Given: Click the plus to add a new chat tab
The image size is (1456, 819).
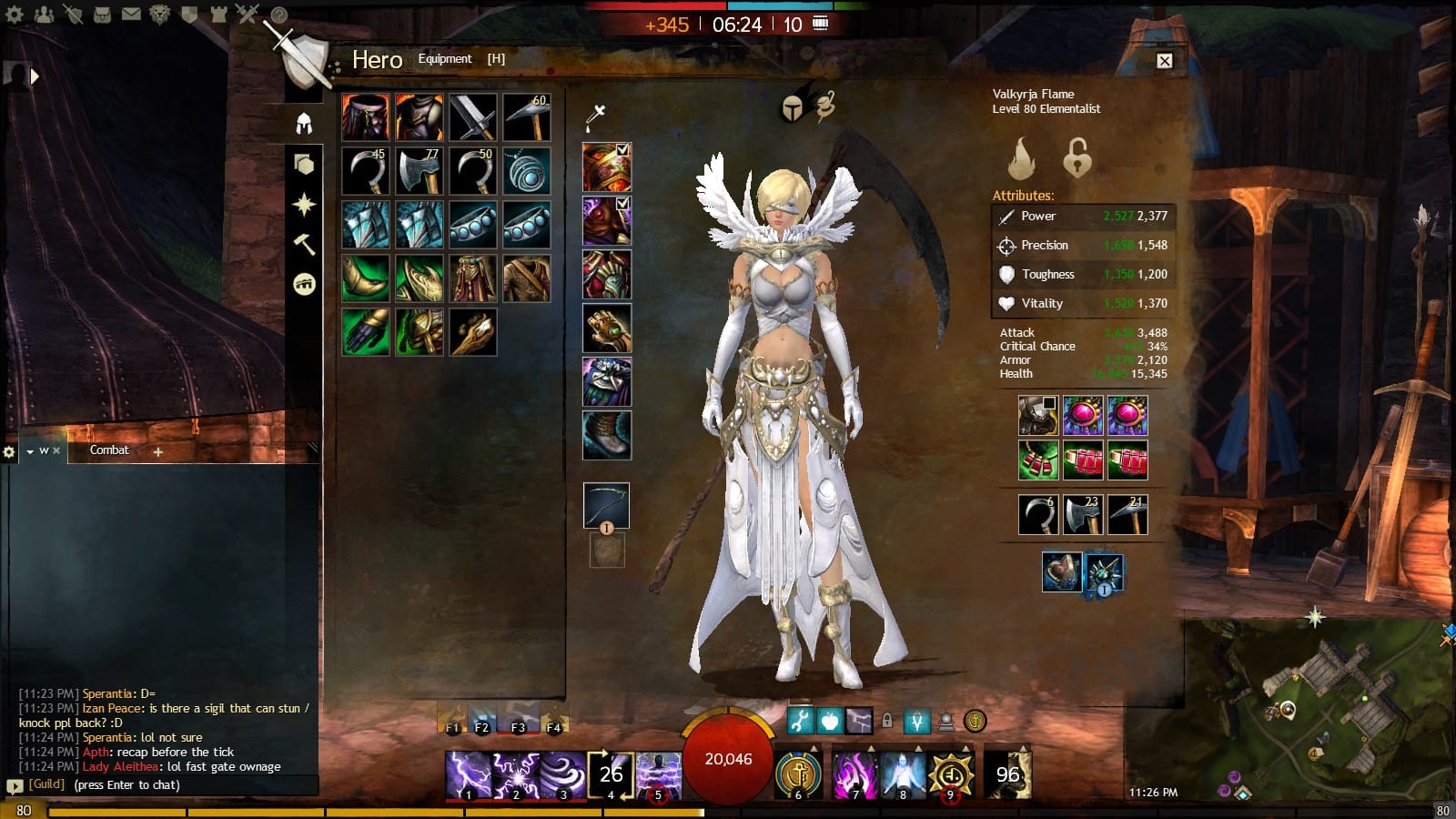Looking at the screenshot, I should (159, 450).
